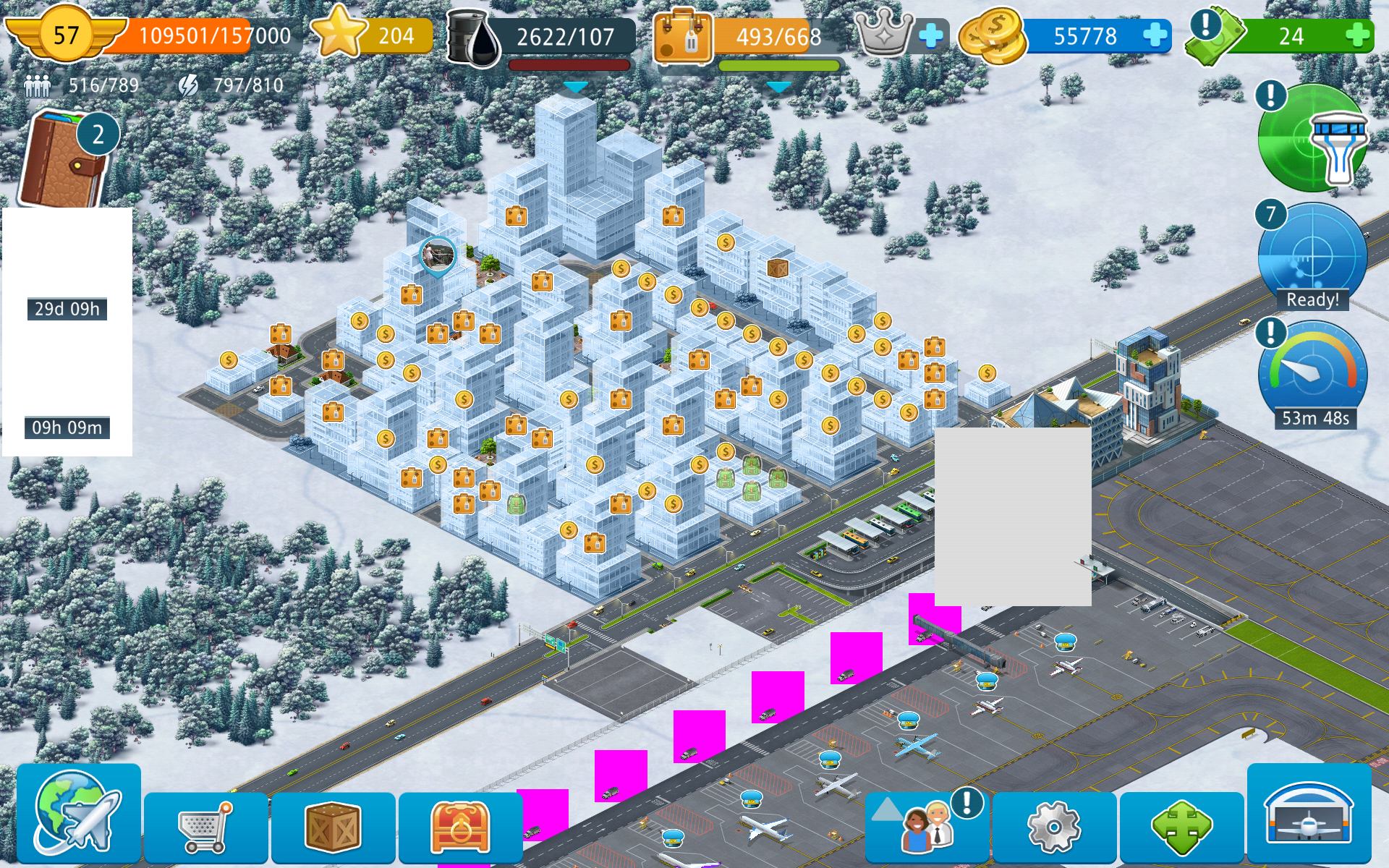This screenshot has width=1389, height=868.
Task: Open the player level 57 badge
Action: pos(65,35)
